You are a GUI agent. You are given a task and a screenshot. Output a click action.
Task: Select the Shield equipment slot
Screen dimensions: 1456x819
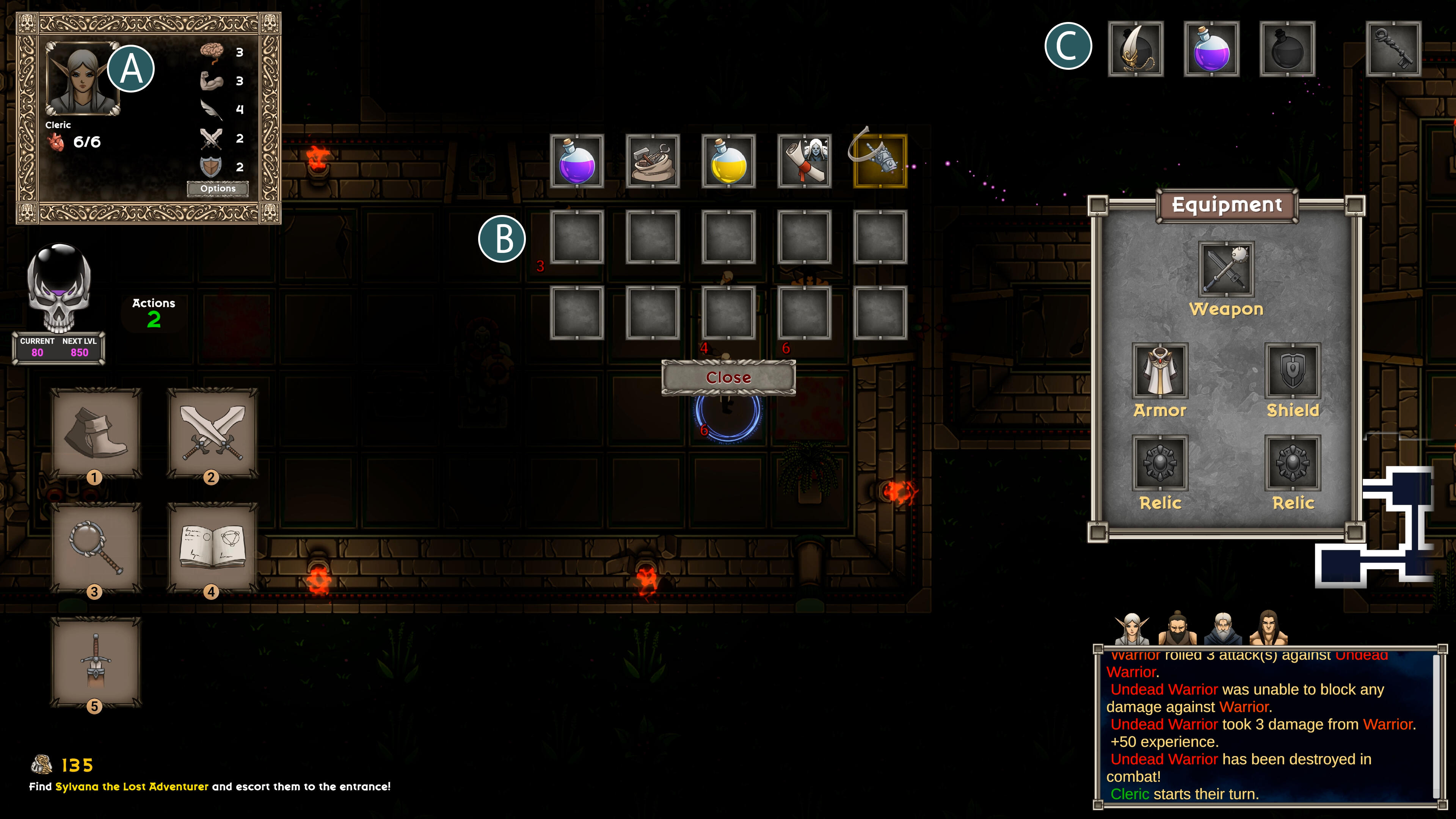[1293, 370]
